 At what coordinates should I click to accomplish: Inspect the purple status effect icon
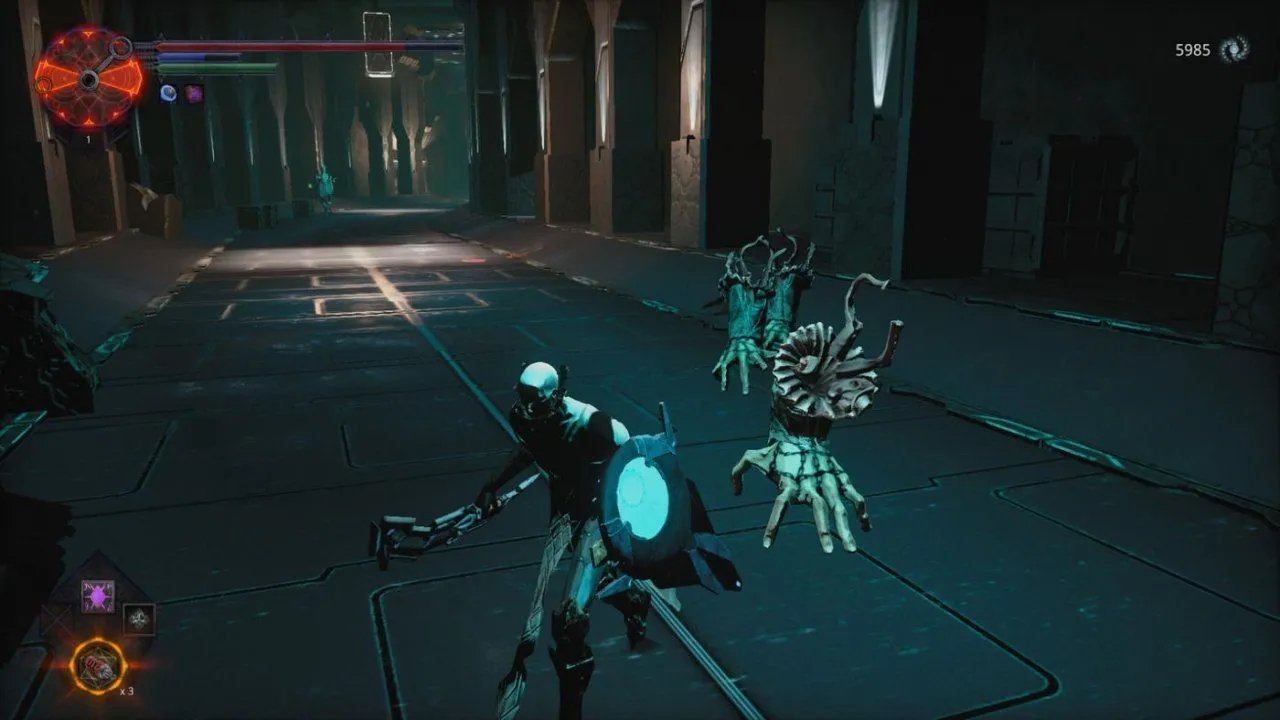tap(193, 93)
